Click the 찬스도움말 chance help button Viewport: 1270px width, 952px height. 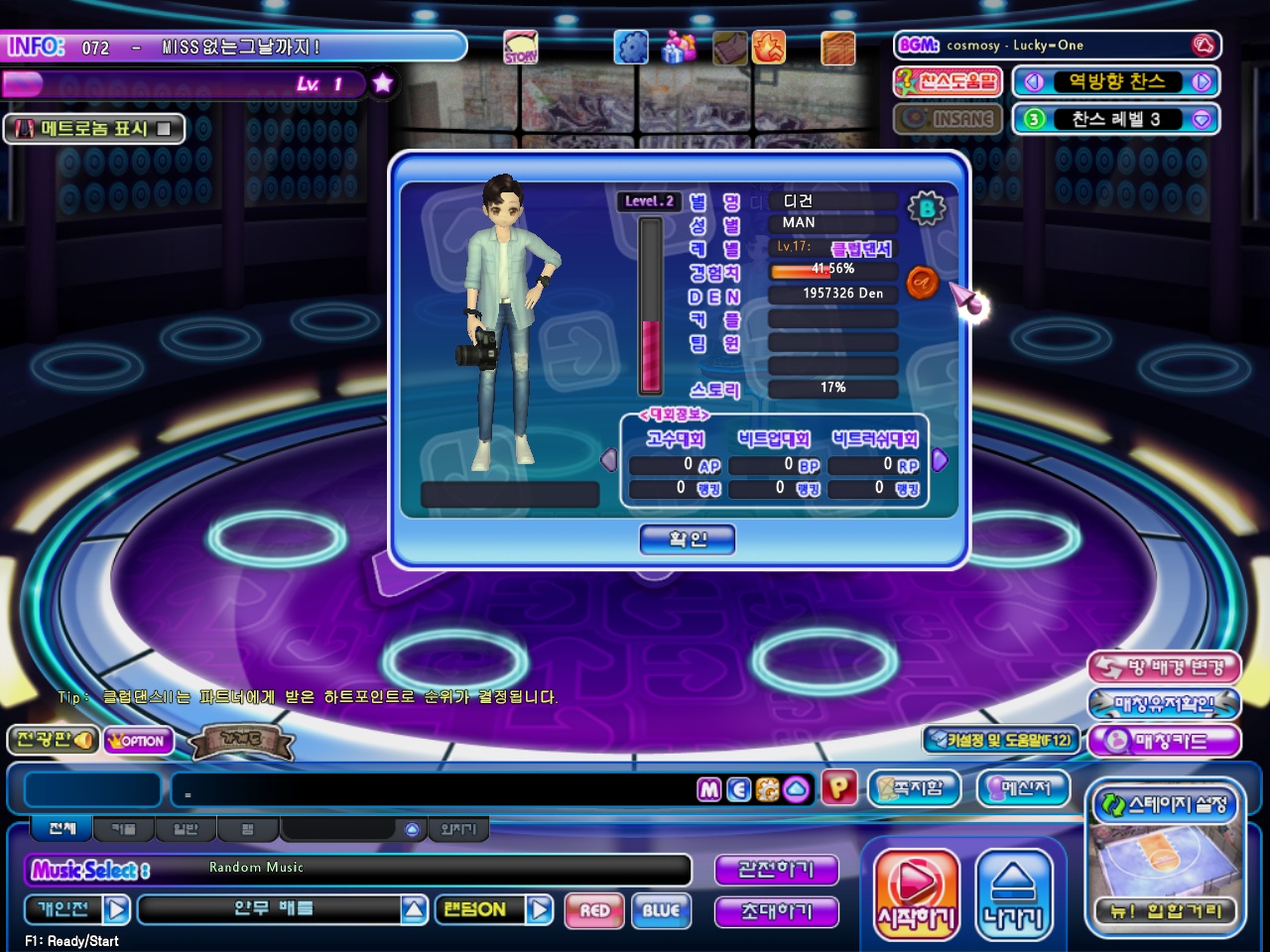click(x=948, y=81)
